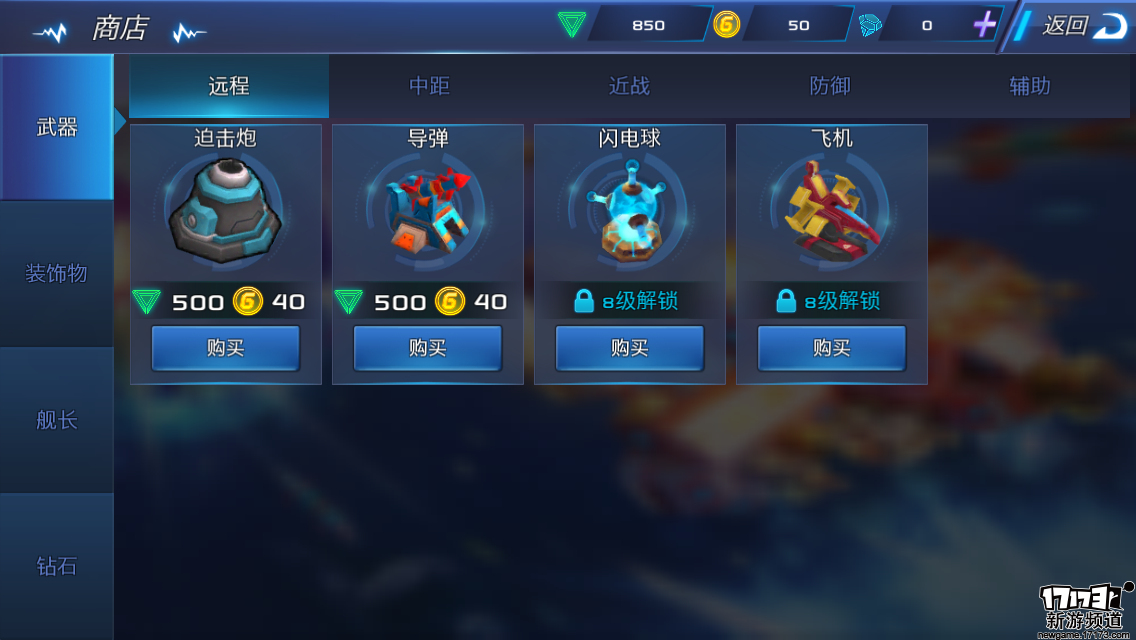
Task: Select the 近战 melee tab
Action: (x=629, y=86)
